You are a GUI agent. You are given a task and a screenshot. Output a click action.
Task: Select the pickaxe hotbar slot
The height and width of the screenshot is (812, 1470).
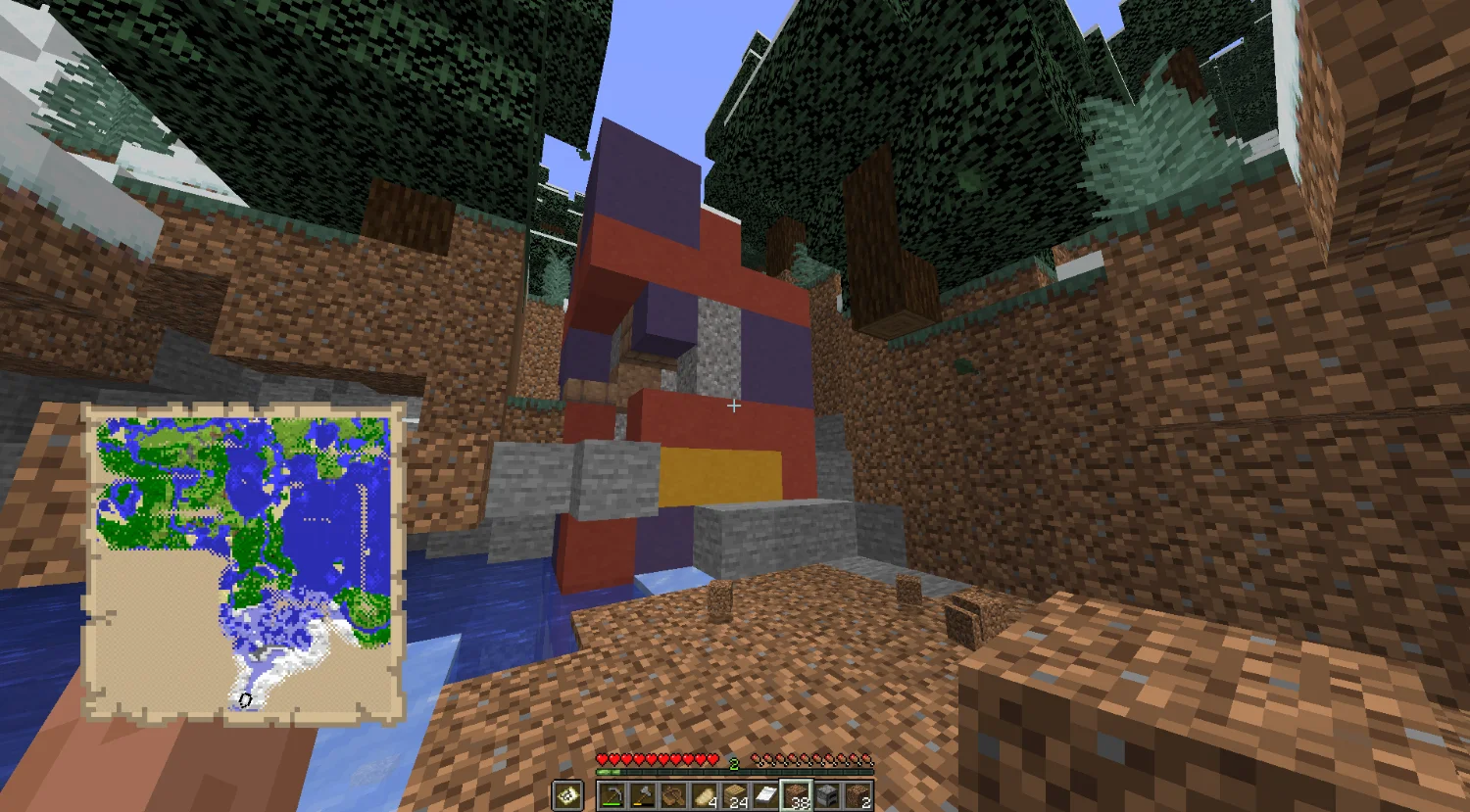[x=612, y=795]
